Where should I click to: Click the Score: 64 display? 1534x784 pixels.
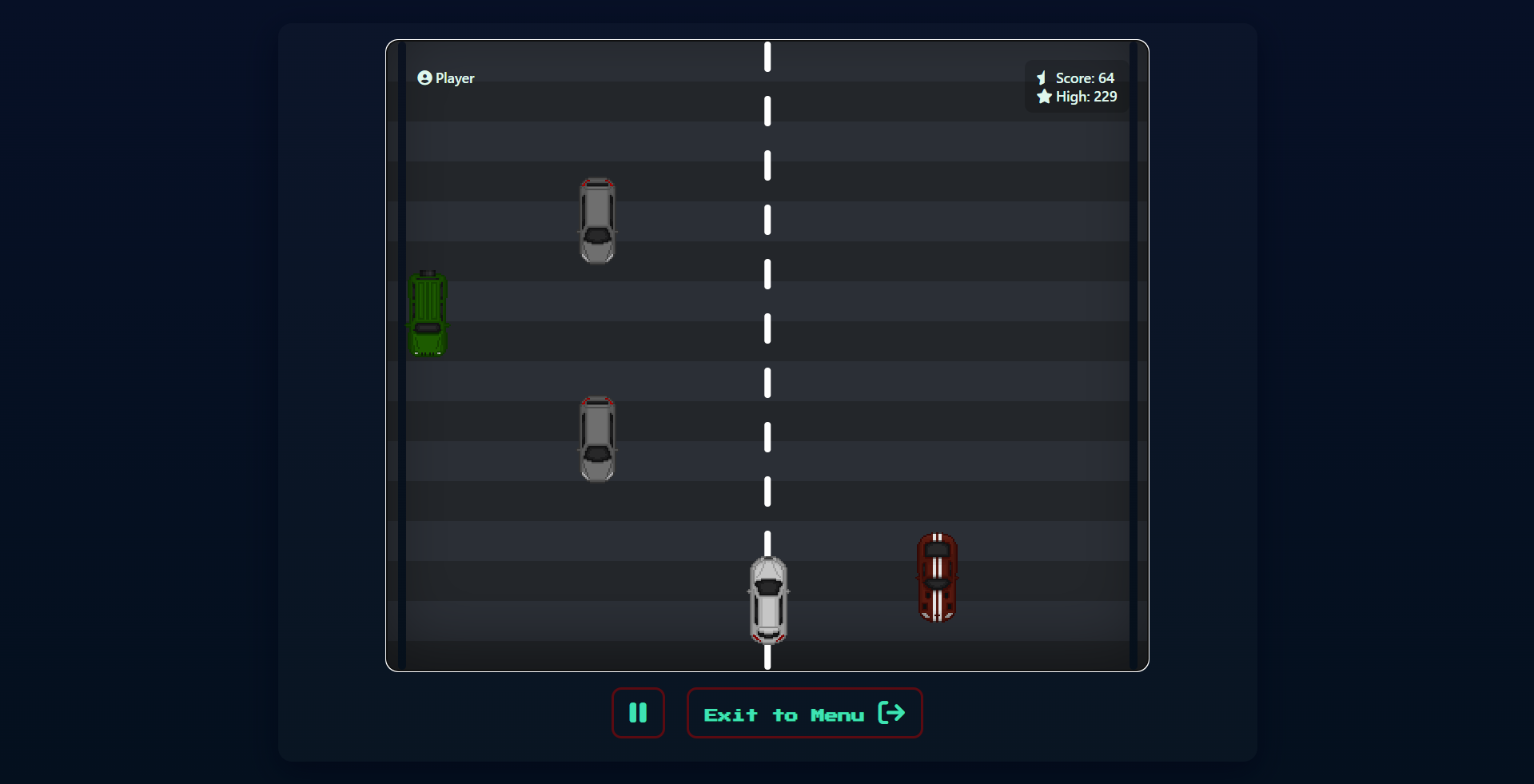pyautogui.click(x=1085, y=78)
